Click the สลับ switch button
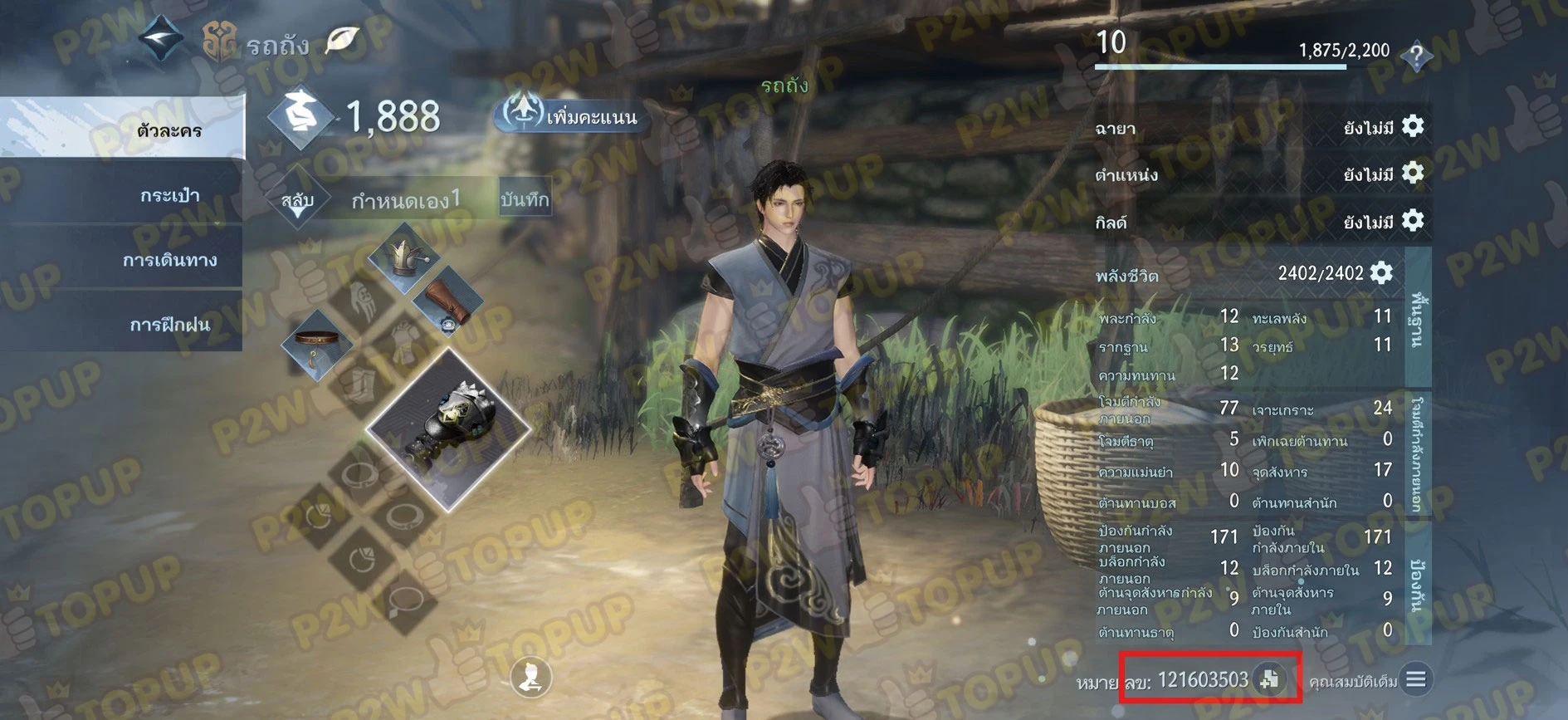1568x720 pixels. click(x=297, y=202)
